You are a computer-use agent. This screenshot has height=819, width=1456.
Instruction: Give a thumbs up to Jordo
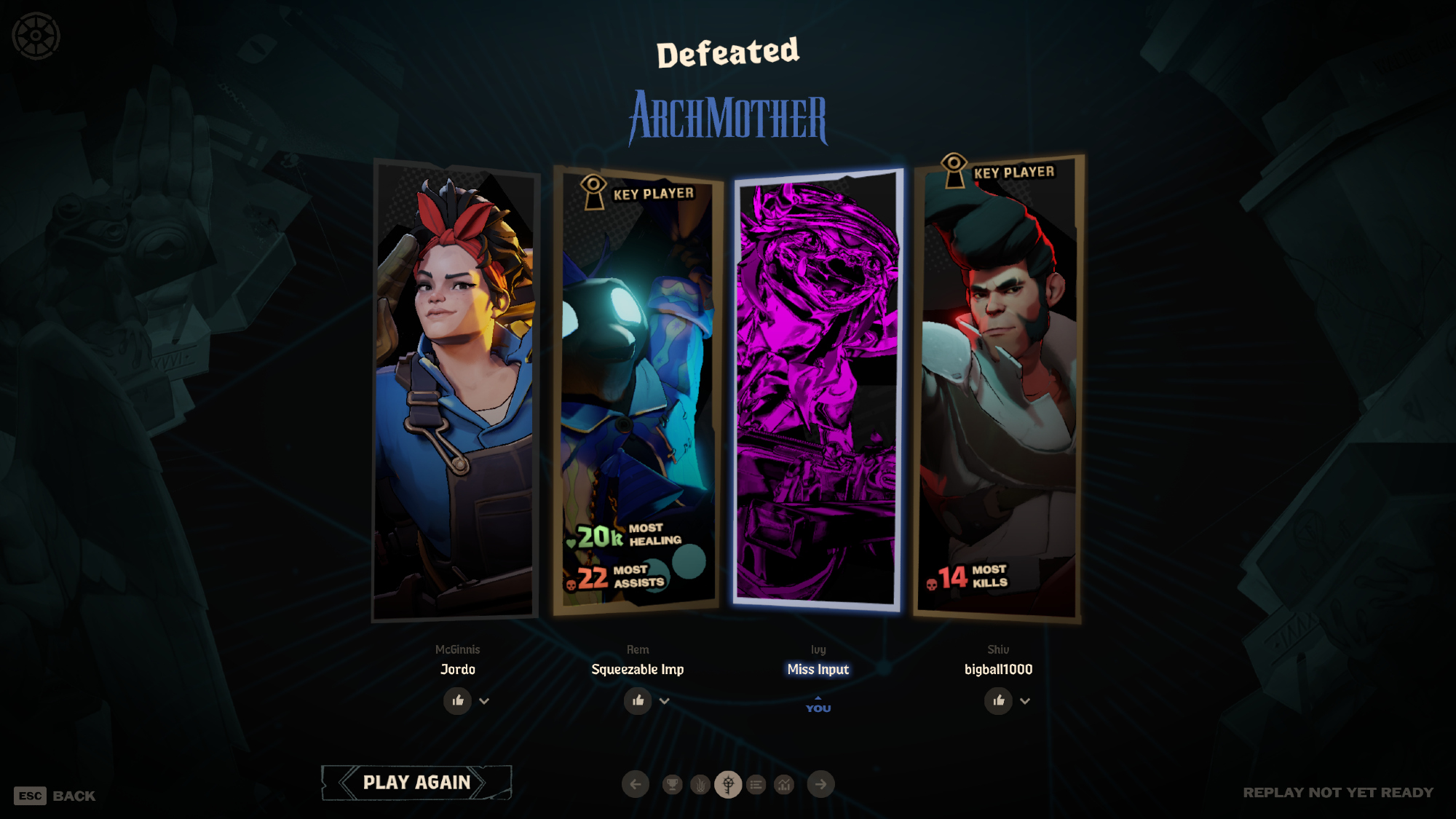point(458,700)
